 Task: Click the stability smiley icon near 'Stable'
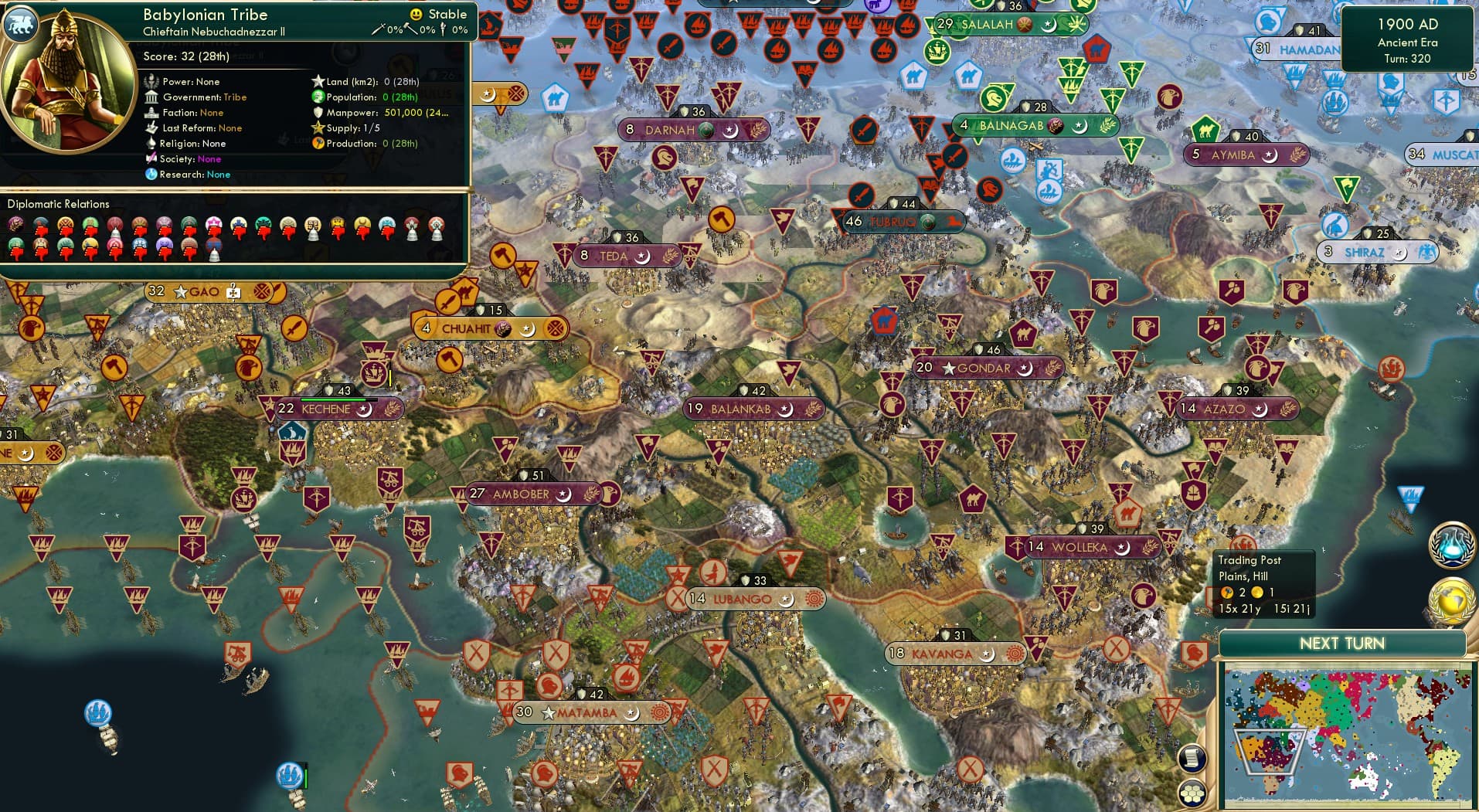point(416,14)
